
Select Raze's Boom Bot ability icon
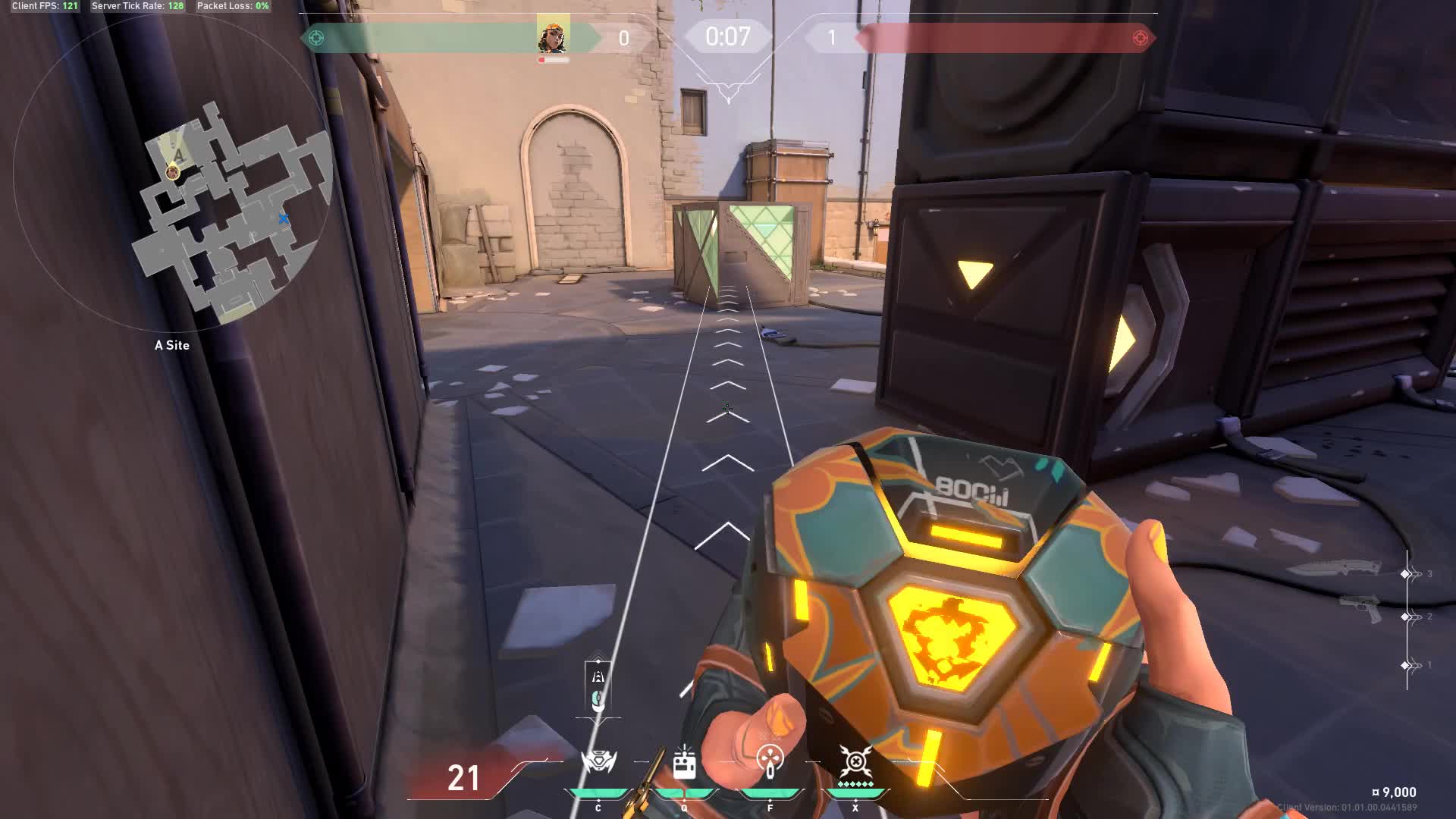(x=598, y=762)
